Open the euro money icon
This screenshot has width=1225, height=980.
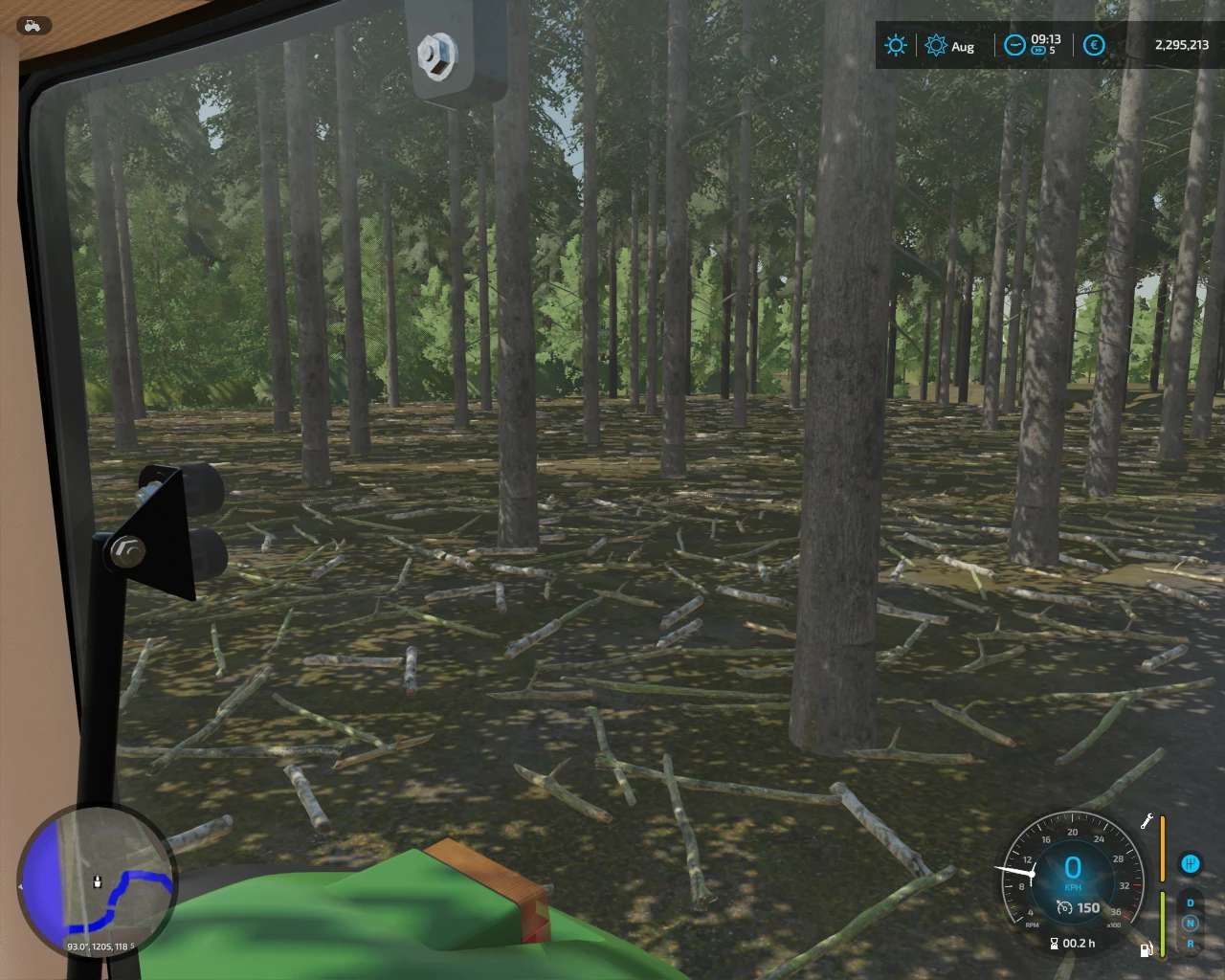tap(1095, 45)
